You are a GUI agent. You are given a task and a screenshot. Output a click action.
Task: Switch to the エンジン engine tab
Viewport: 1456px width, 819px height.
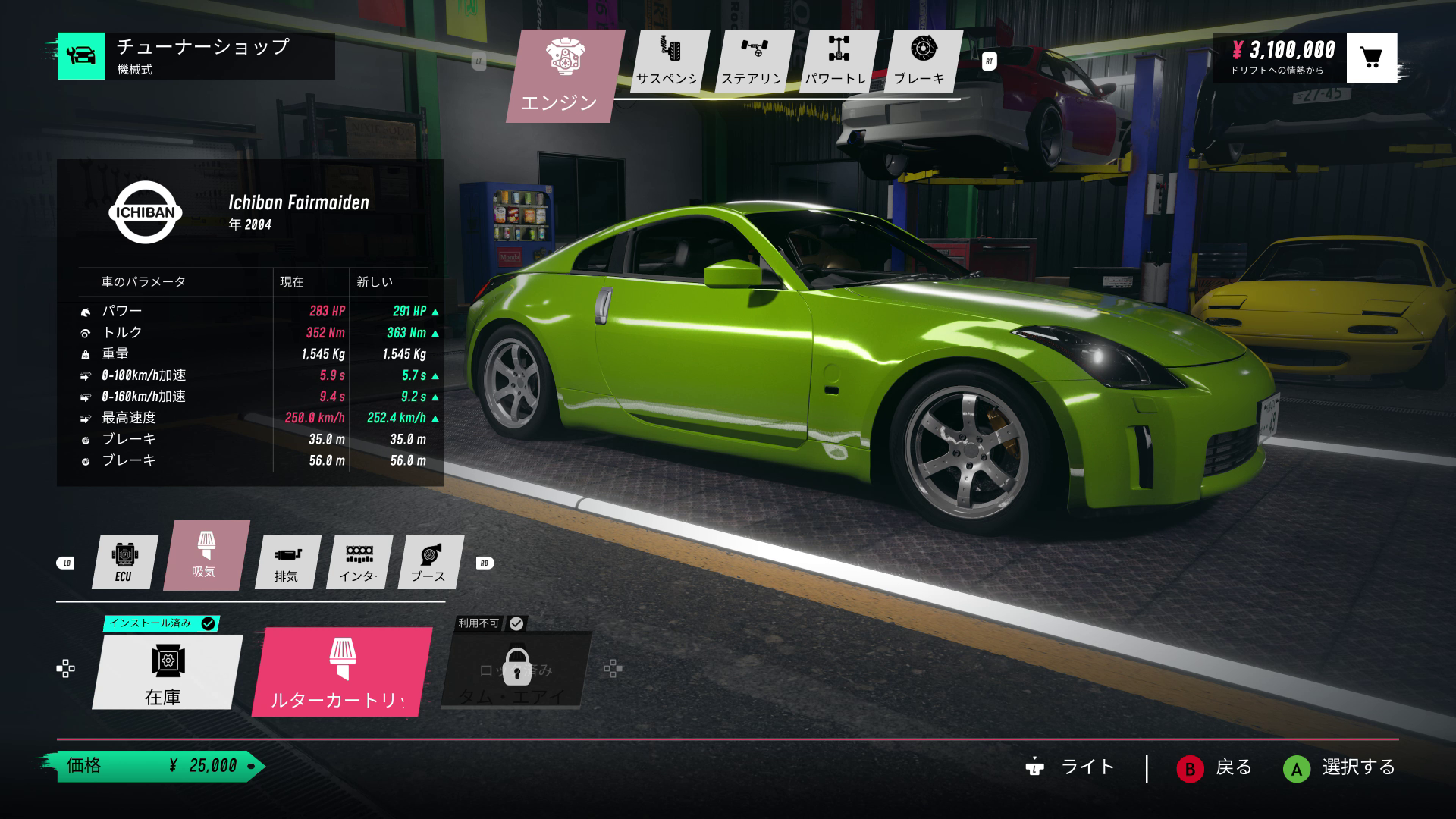click(x=561, y=76)
